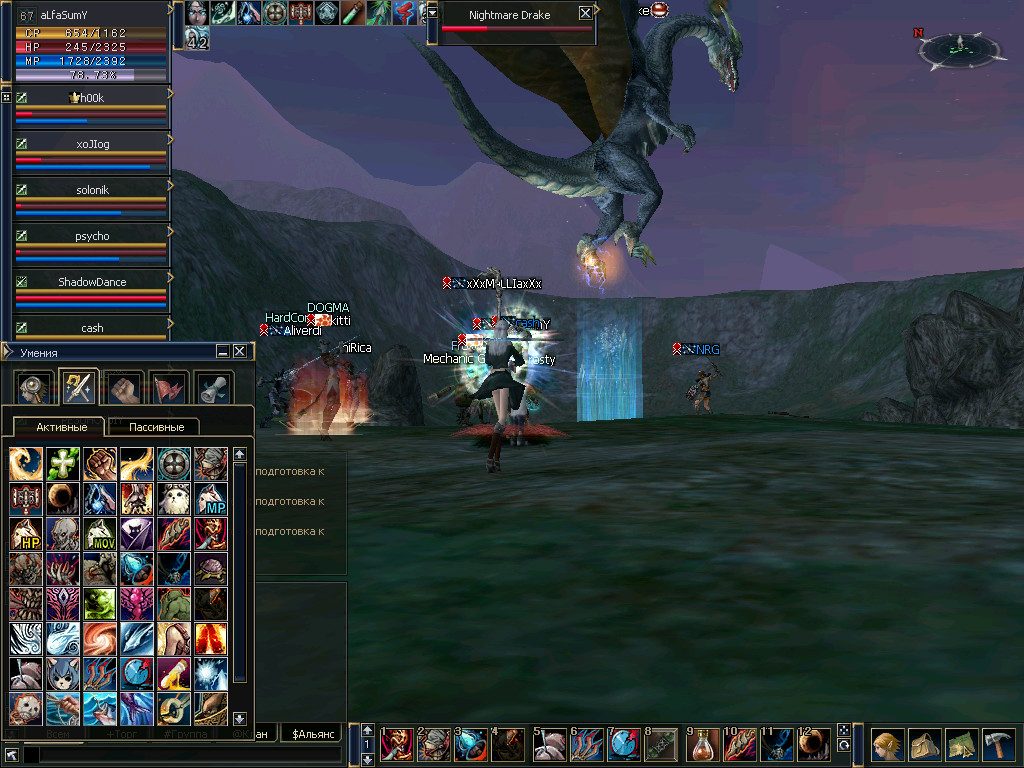
Task: Select party member solonik
Action: 92,190
